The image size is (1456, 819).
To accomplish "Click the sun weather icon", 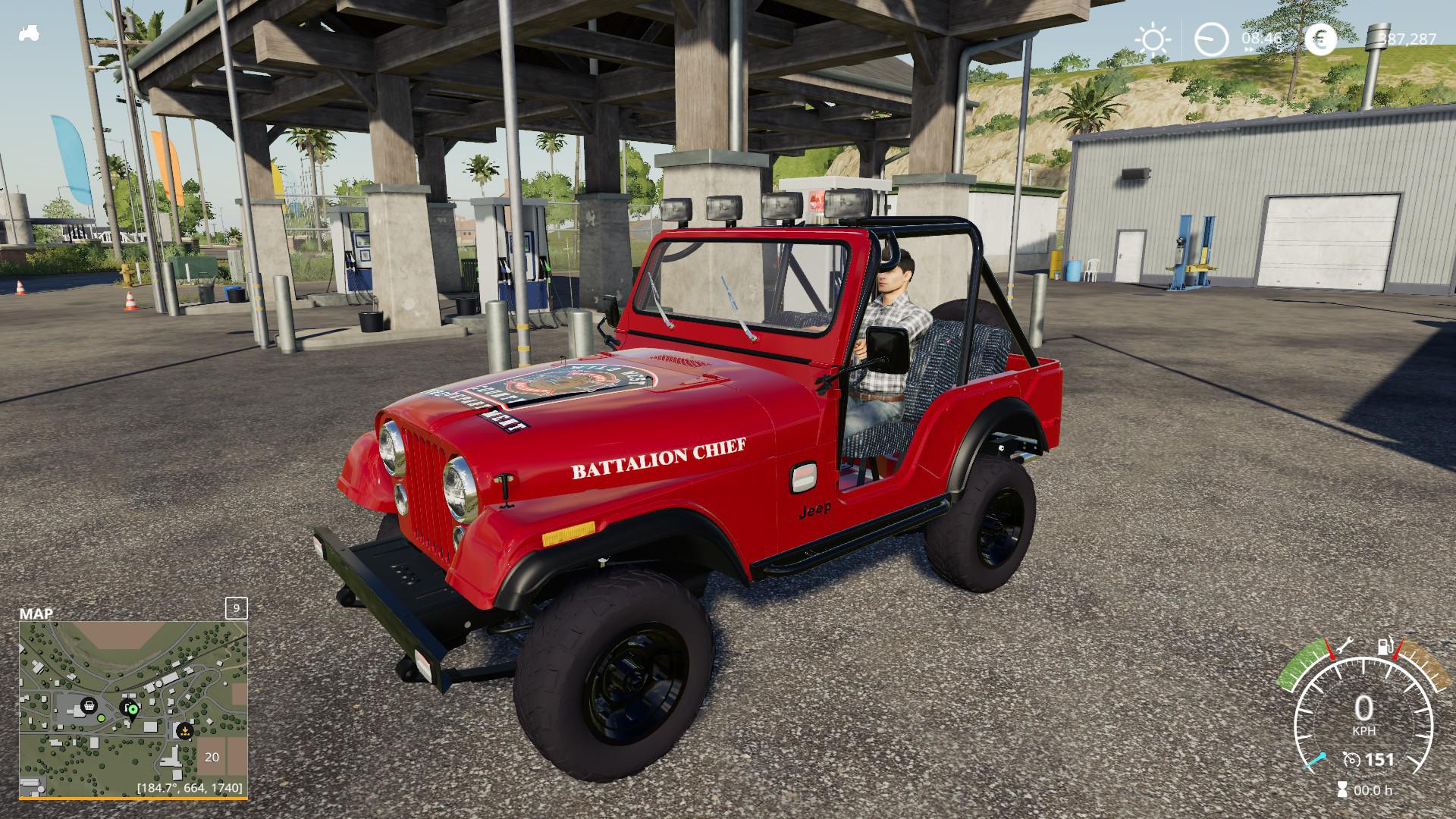I will (x=1153, y=39).
